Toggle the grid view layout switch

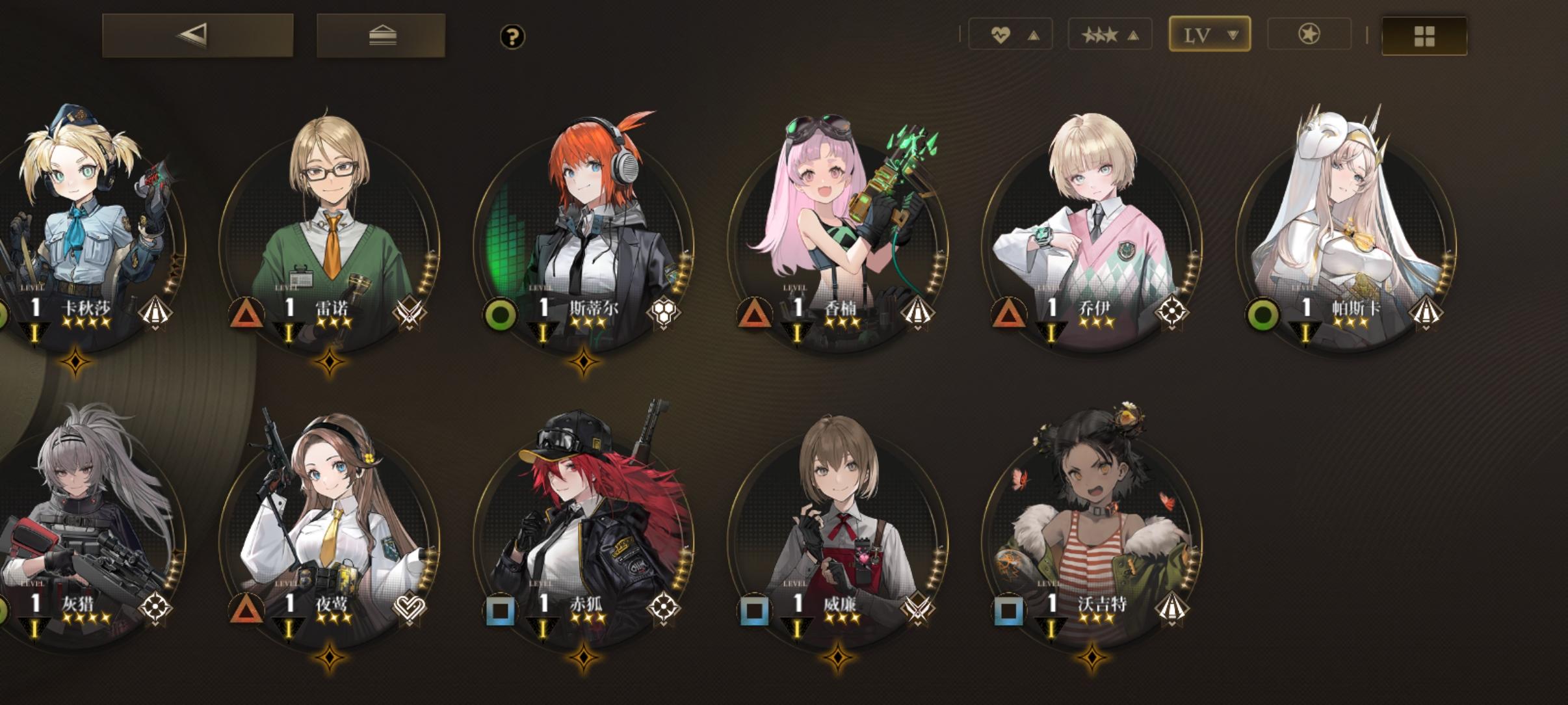(x=1424, y=36)
